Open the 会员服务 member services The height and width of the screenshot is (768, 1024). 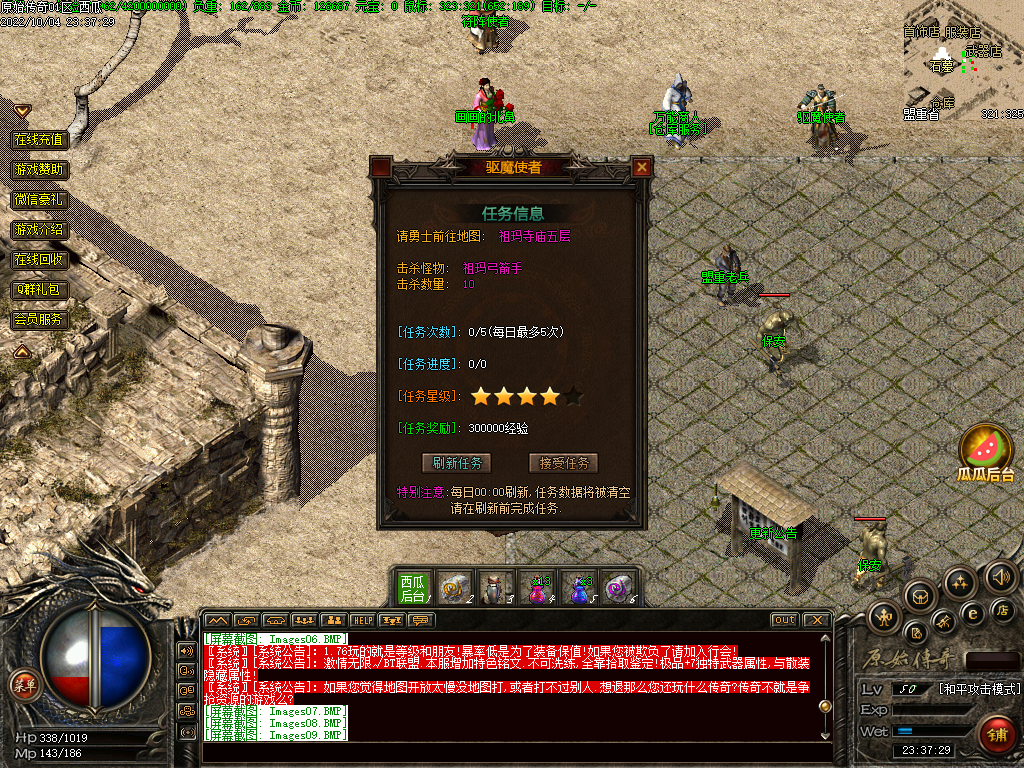tap(39, 320)
